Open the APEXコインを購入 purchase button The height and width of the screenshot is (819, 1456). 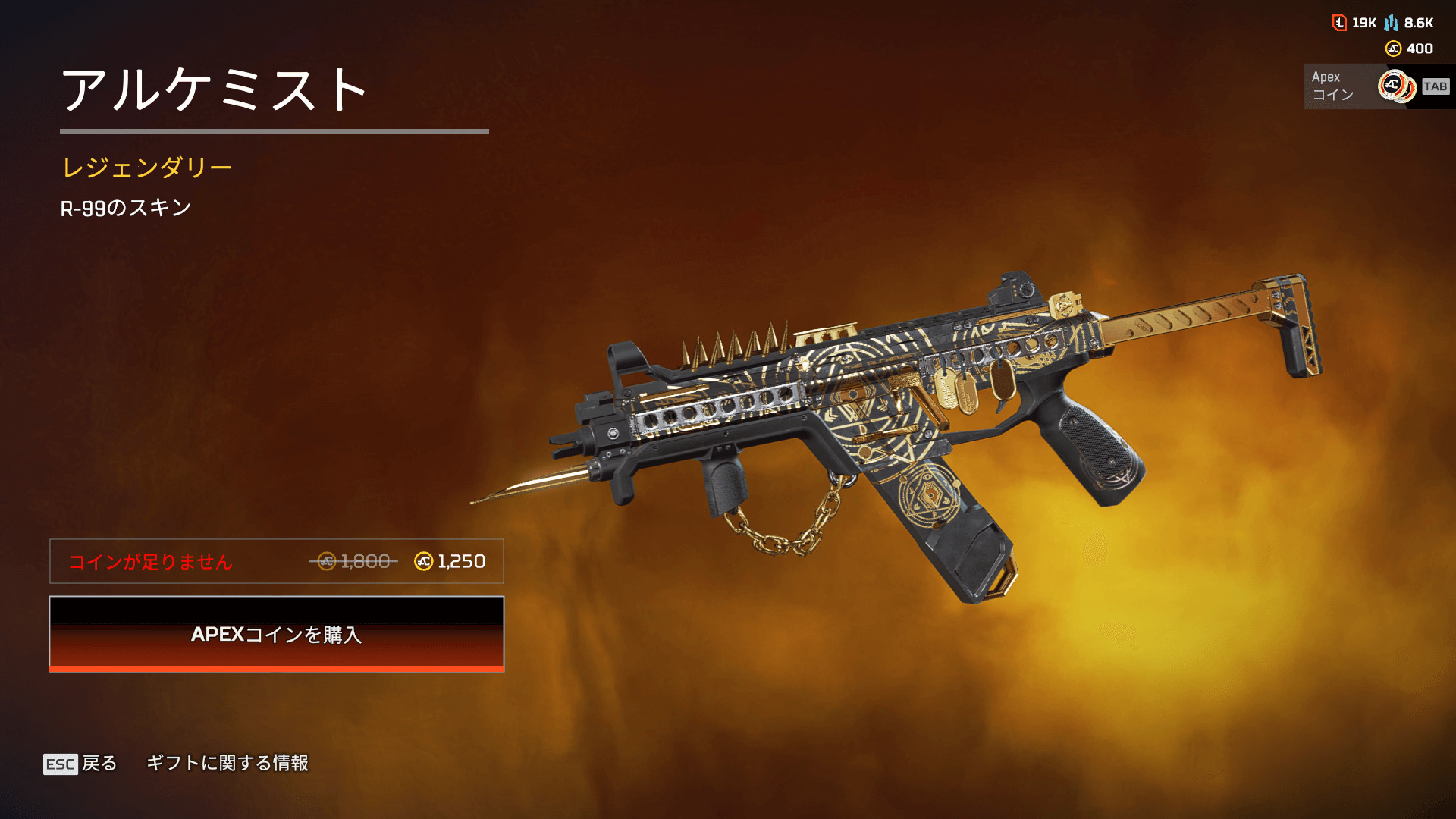tap(276, 634)
